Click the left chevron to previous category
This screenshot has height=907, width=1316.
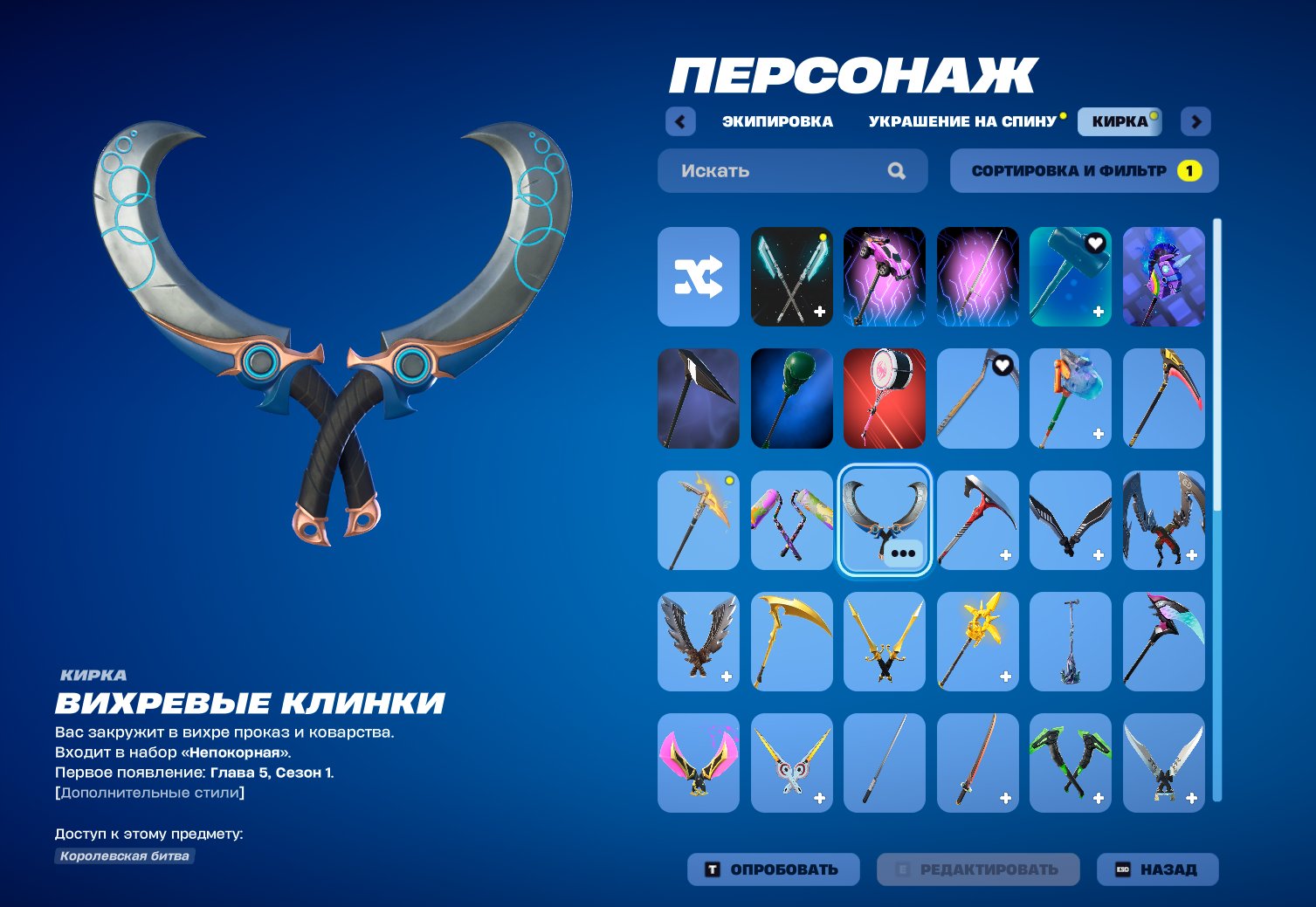tap(680, 121)
